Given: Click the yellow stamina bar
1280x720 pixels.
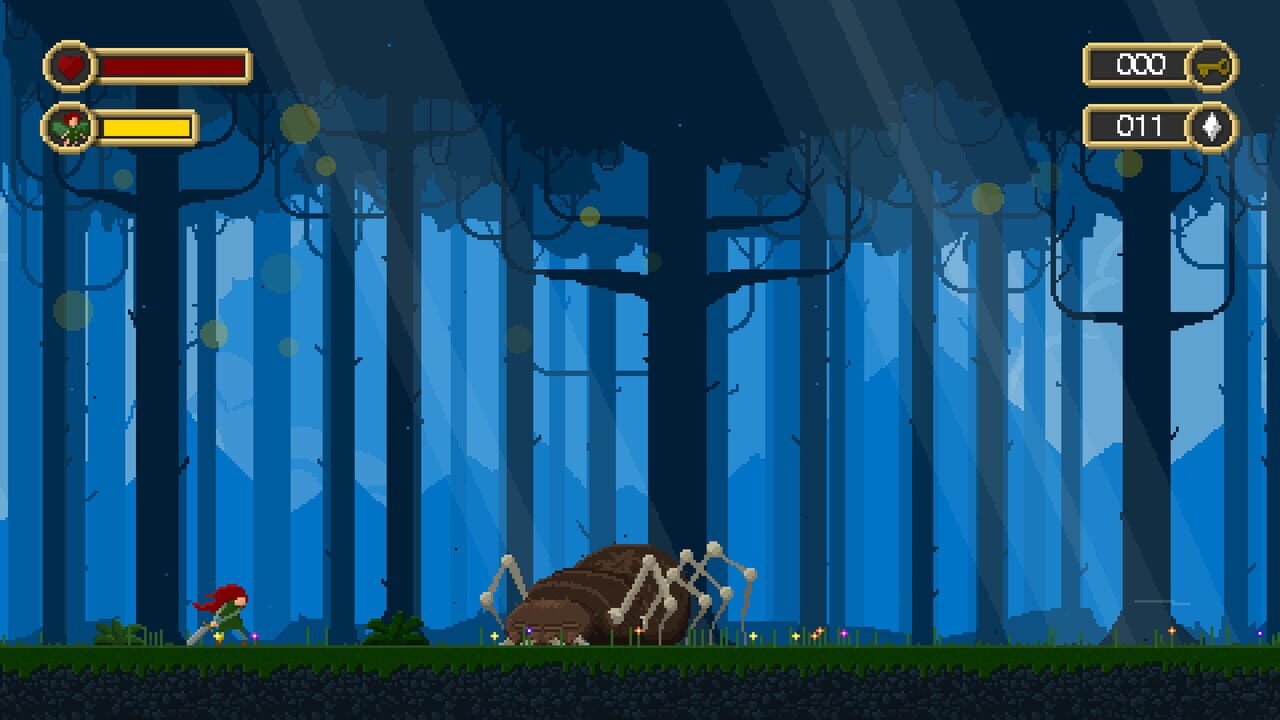Looking at the screenshot, I should (145, 128).
